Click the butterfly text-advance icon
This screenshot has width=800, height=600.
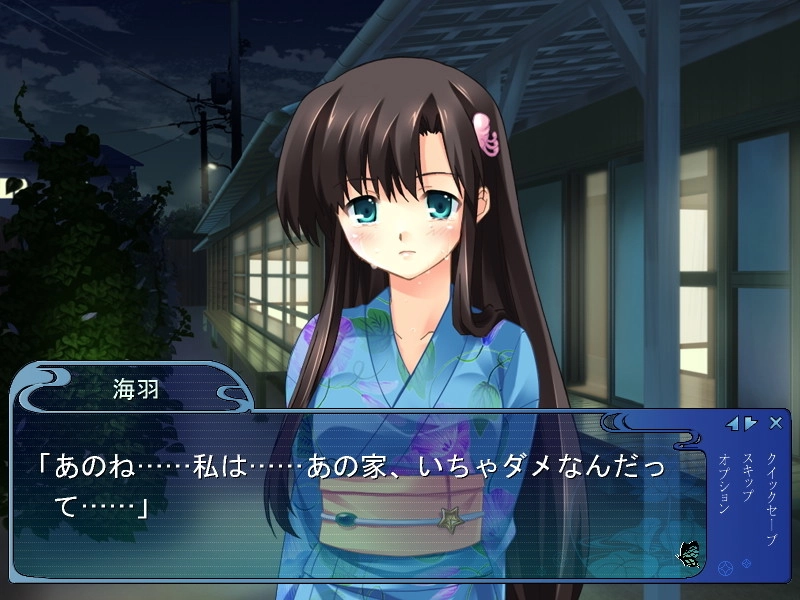pos(688,551)
